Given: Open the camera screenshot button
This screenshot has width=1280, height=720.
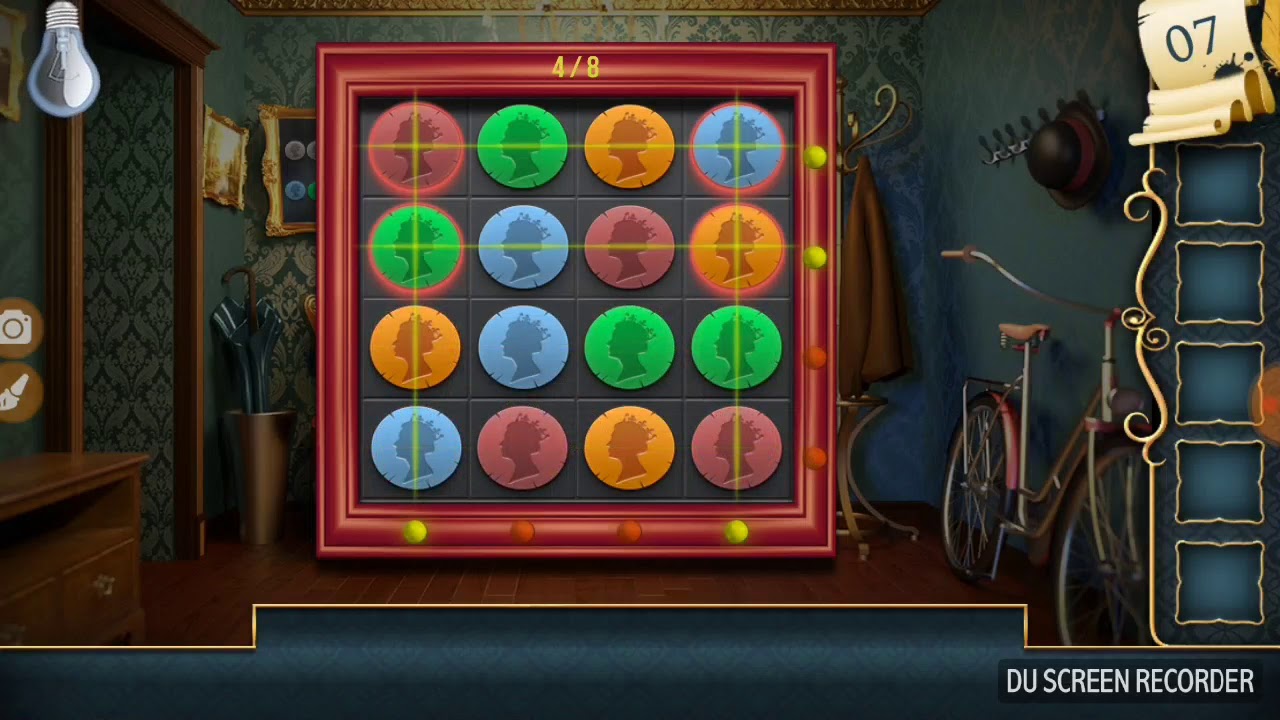Looking at the screenshot, I should click(15, 328).
